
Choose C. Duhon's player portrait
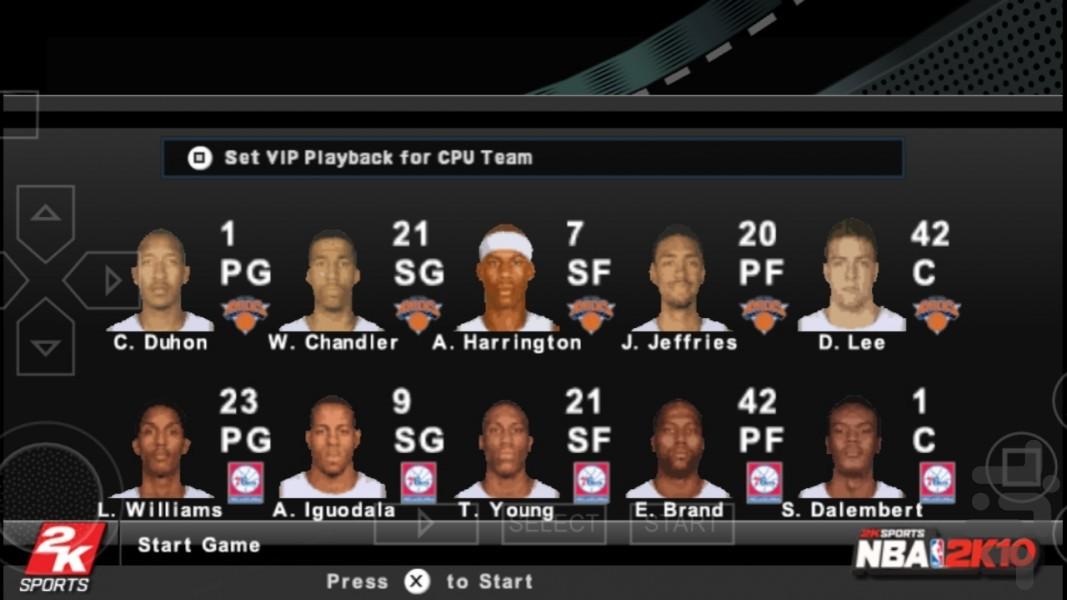[161, 281]
